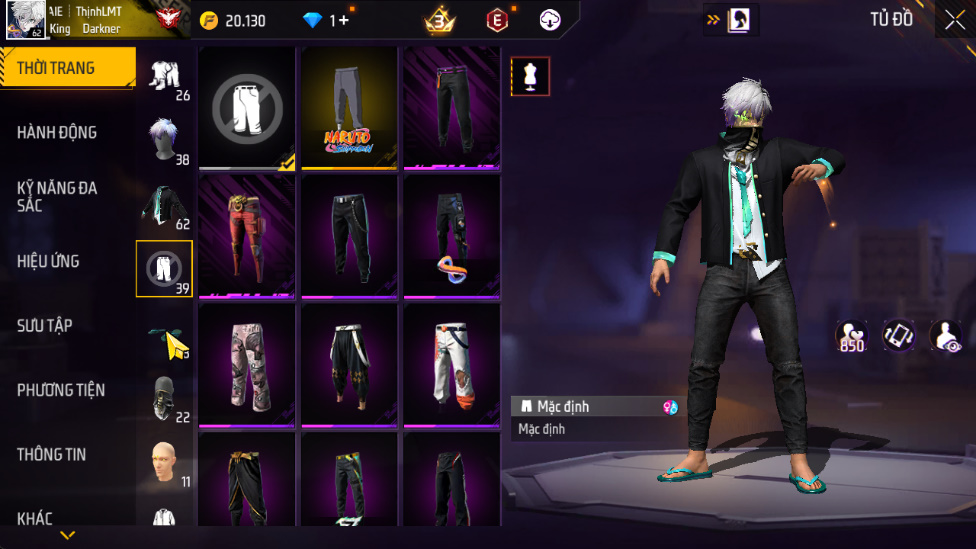Open the white hair head category
The image size is (976, 549).
pos(165,140)
